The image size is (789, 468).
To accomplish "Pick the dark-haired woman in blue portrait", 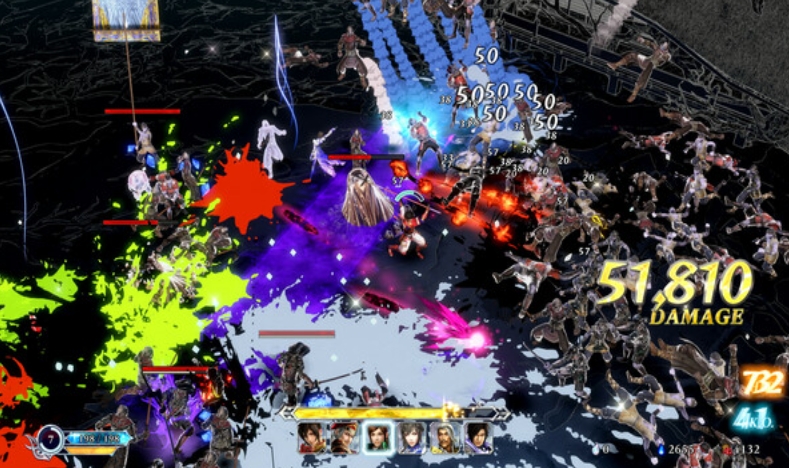I will coord(412,438).
